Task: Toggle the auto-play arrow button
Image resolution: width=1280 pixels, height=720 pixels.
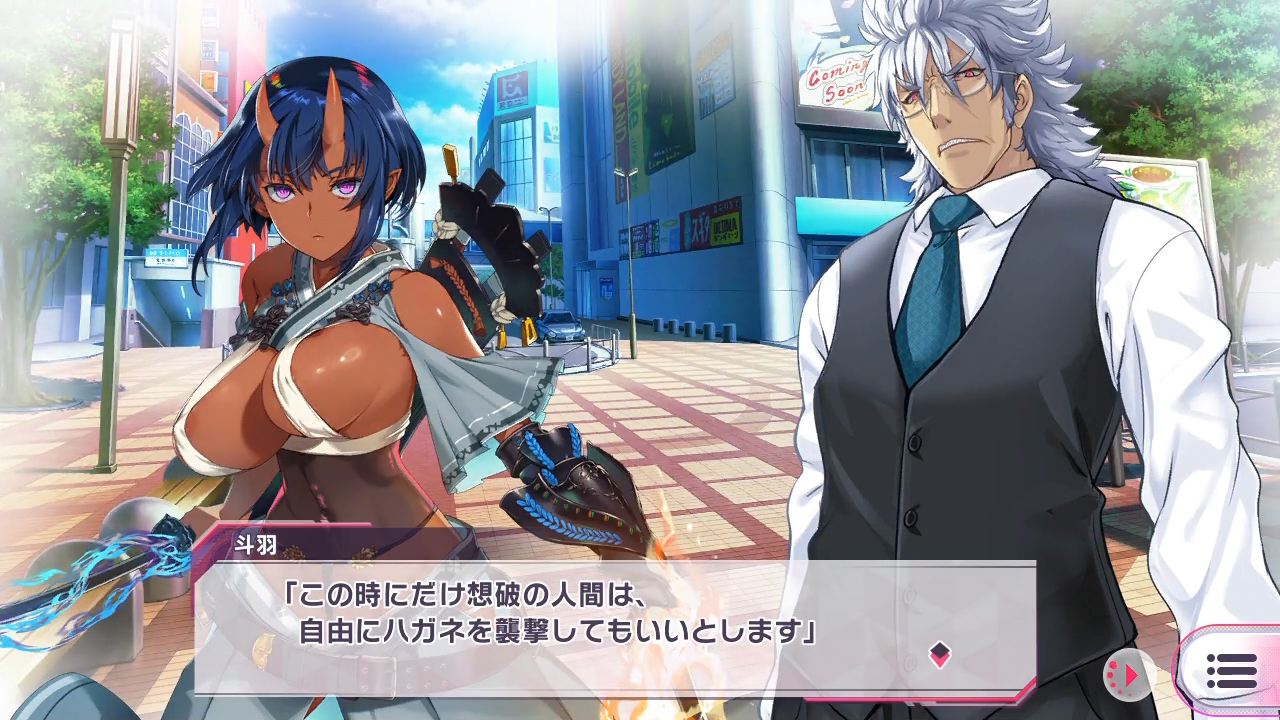Action: coord(1129,675)
